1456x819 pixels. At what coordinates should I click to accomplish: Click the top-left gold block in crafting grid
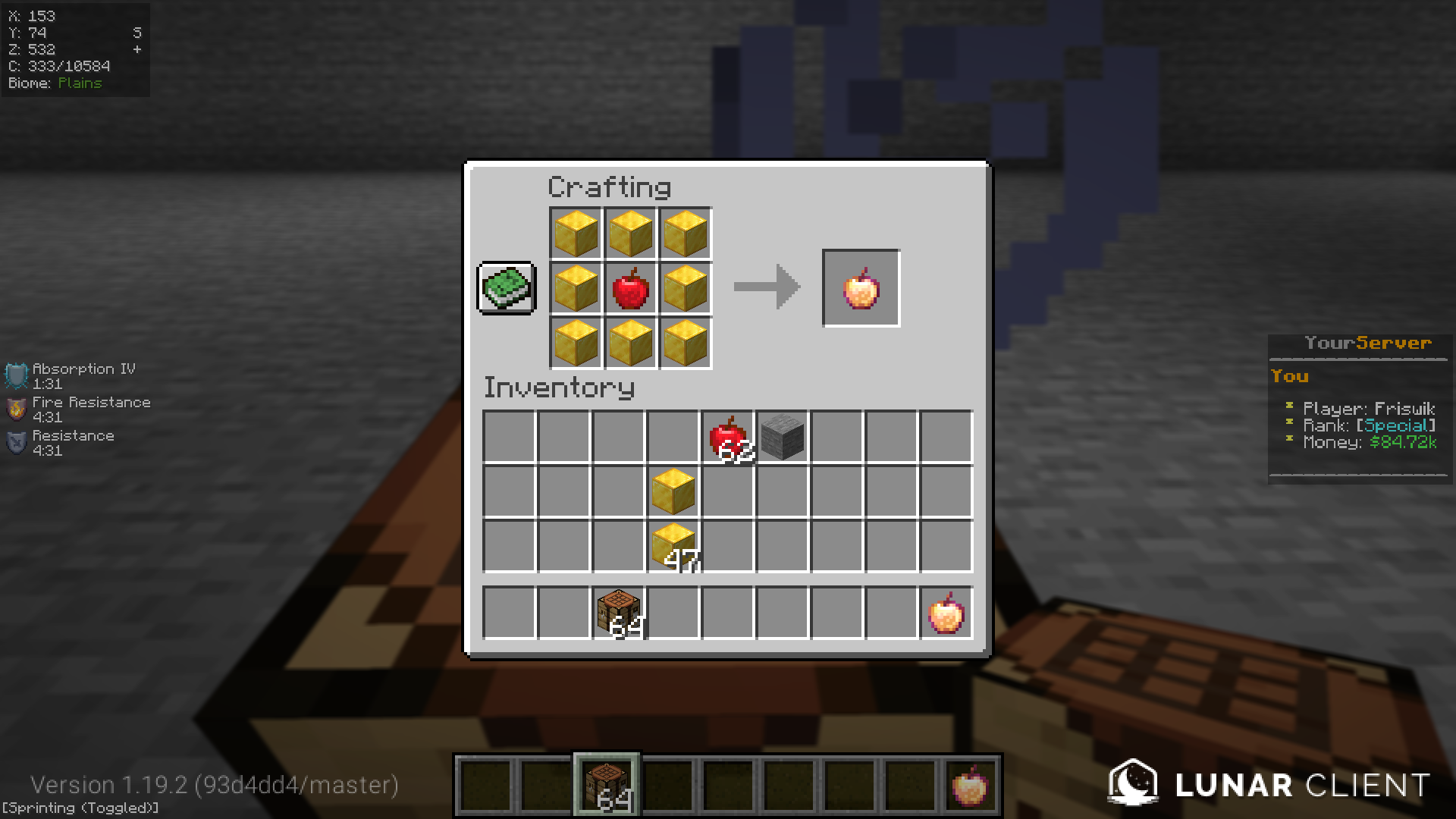point(575,234)
